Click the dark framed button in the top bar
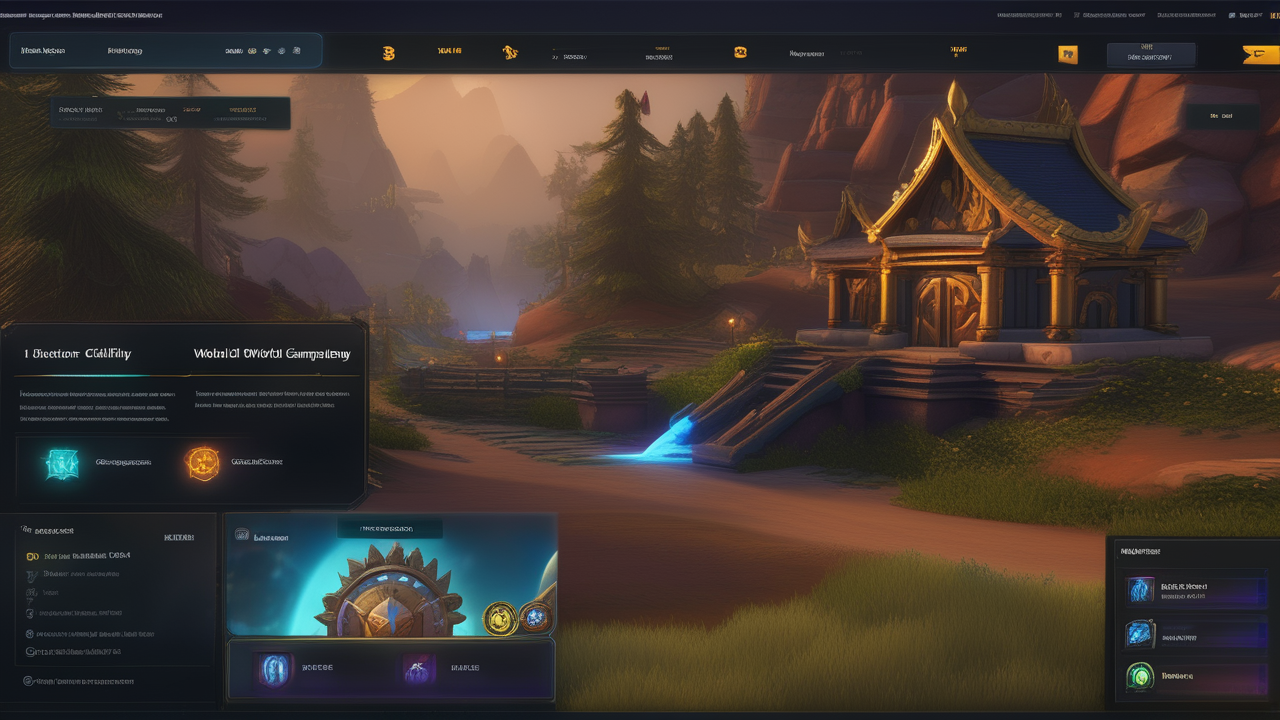The height and width of the screenshot is (720, 1280). tap(1150, 55)
